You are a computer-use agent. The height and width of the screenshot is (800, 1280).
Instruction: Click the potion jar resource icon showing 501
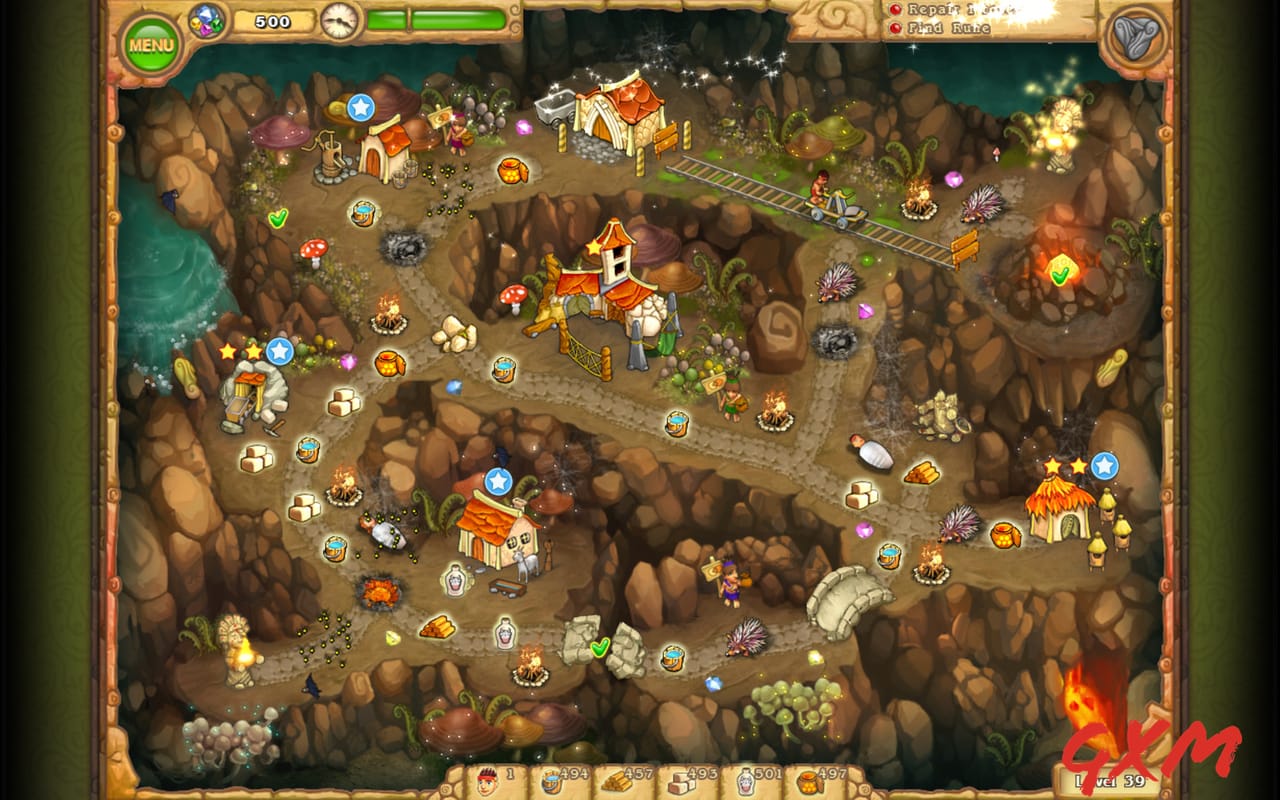(x=745, y=783)
